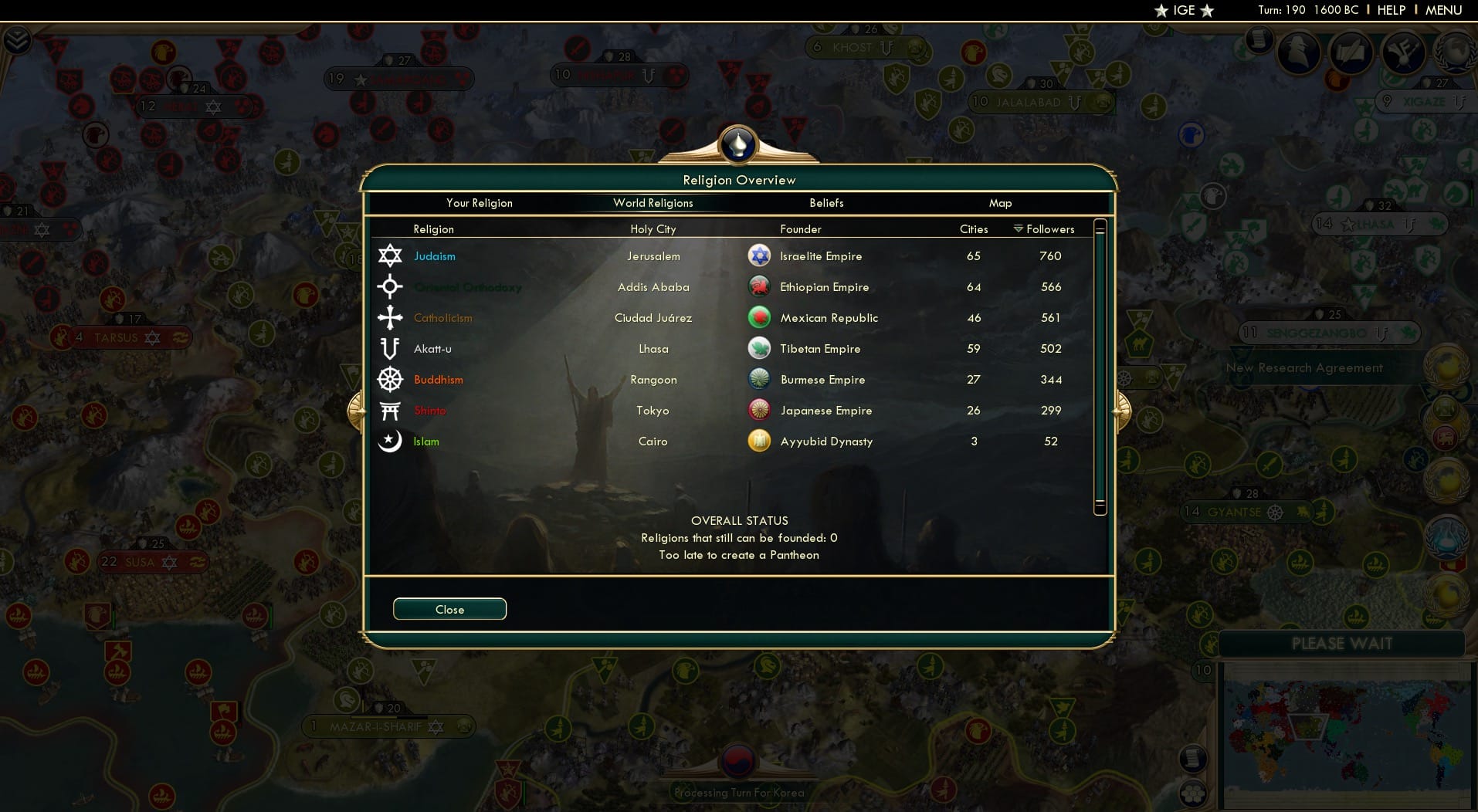Close the Religion Overview panel
This screenshot has width=1478, height=812.
449,609
